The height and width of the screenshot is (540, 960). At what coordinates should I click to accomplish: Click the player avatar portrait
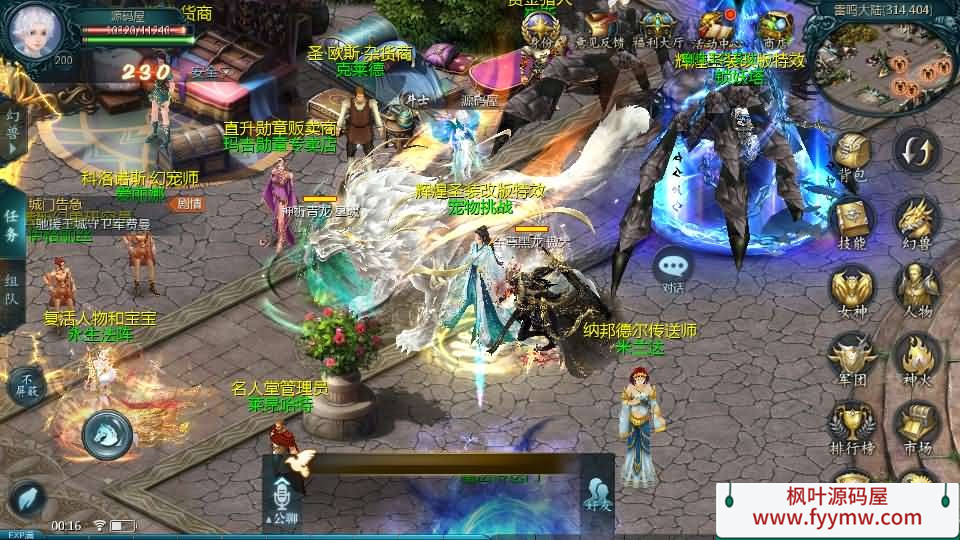click(x=36, y=31)
